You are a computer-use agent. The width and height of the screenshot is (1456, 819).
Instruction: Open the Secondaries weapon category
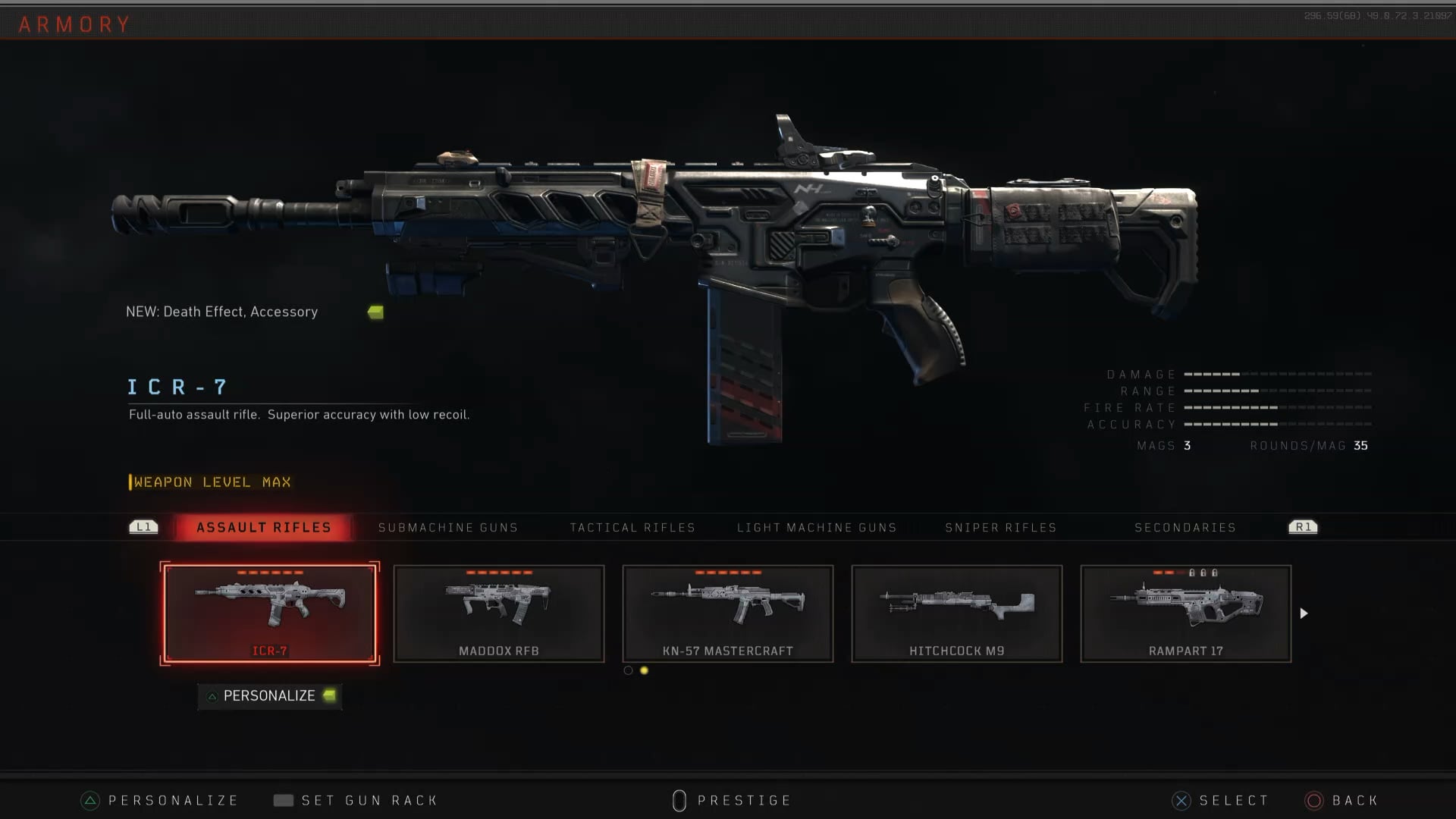(1185, 527)
